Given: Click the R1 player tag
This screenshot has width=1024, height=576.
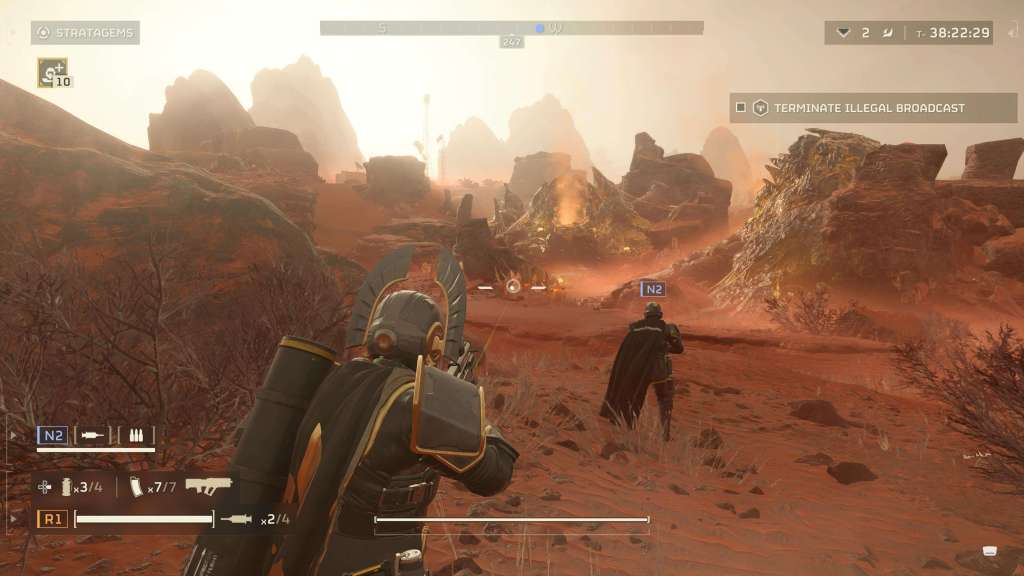Looking at the screenshot, I should coord(53,519).
